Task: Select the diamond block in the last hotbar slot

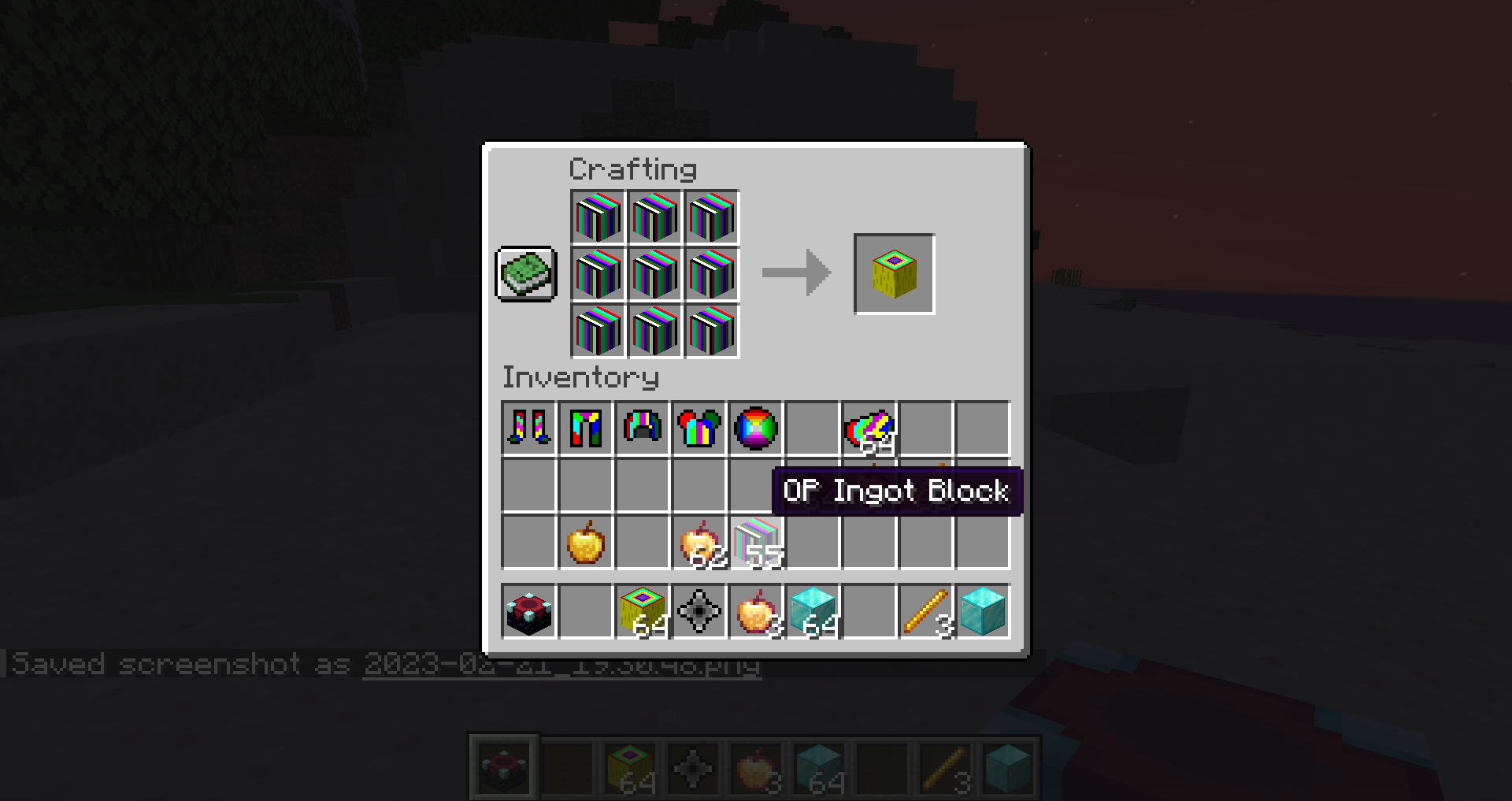Action: pos(984,610)
